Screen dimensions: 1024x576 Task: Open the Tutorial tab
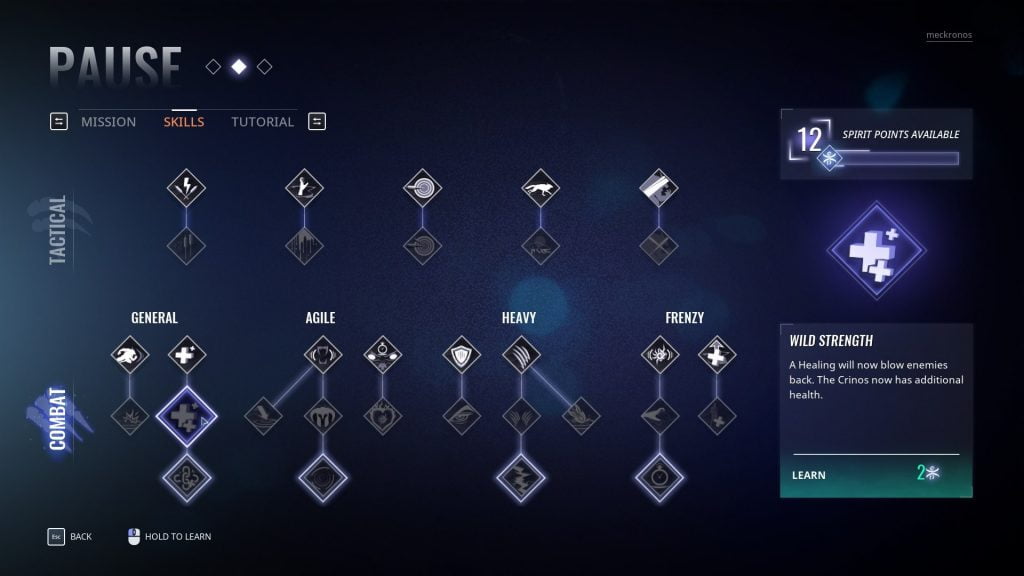(262, 122)
